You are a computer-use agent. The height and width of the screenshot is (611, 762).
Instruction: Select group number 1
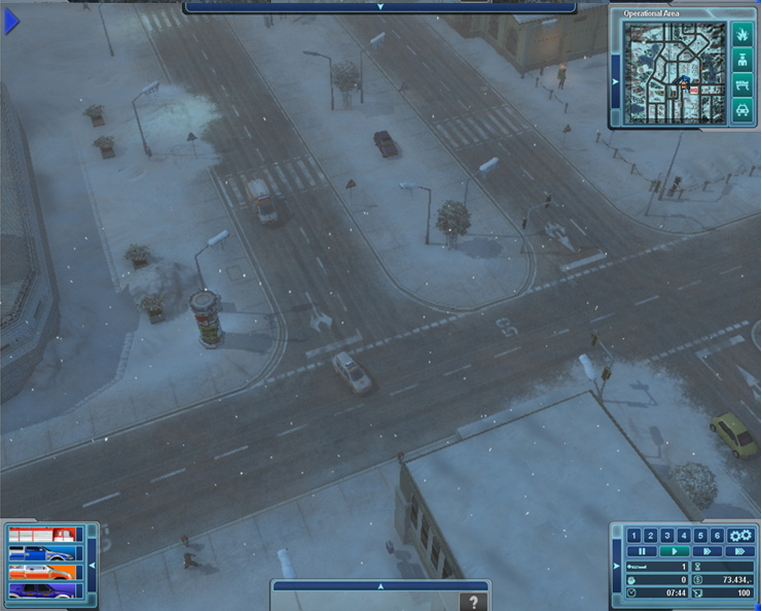[633, 536]
